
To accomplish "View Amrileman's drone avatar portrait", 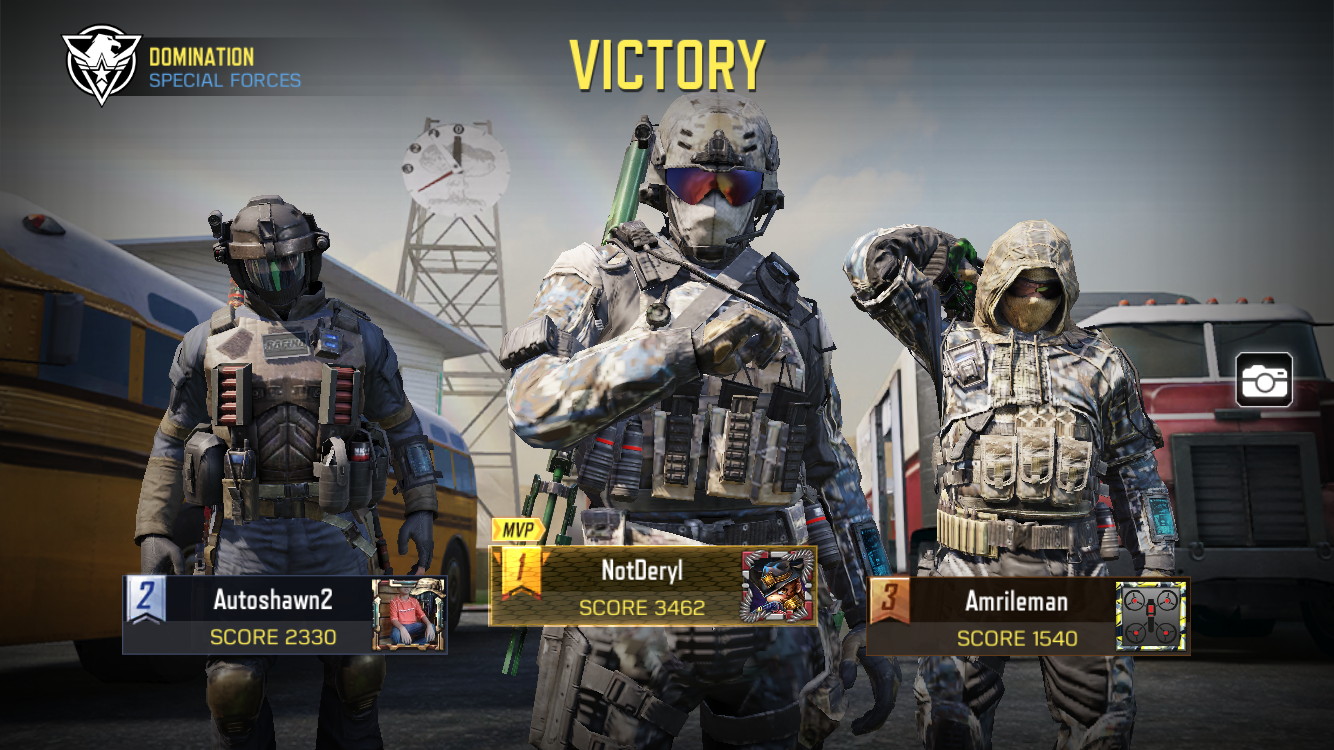I will [x=1152, y=616].
